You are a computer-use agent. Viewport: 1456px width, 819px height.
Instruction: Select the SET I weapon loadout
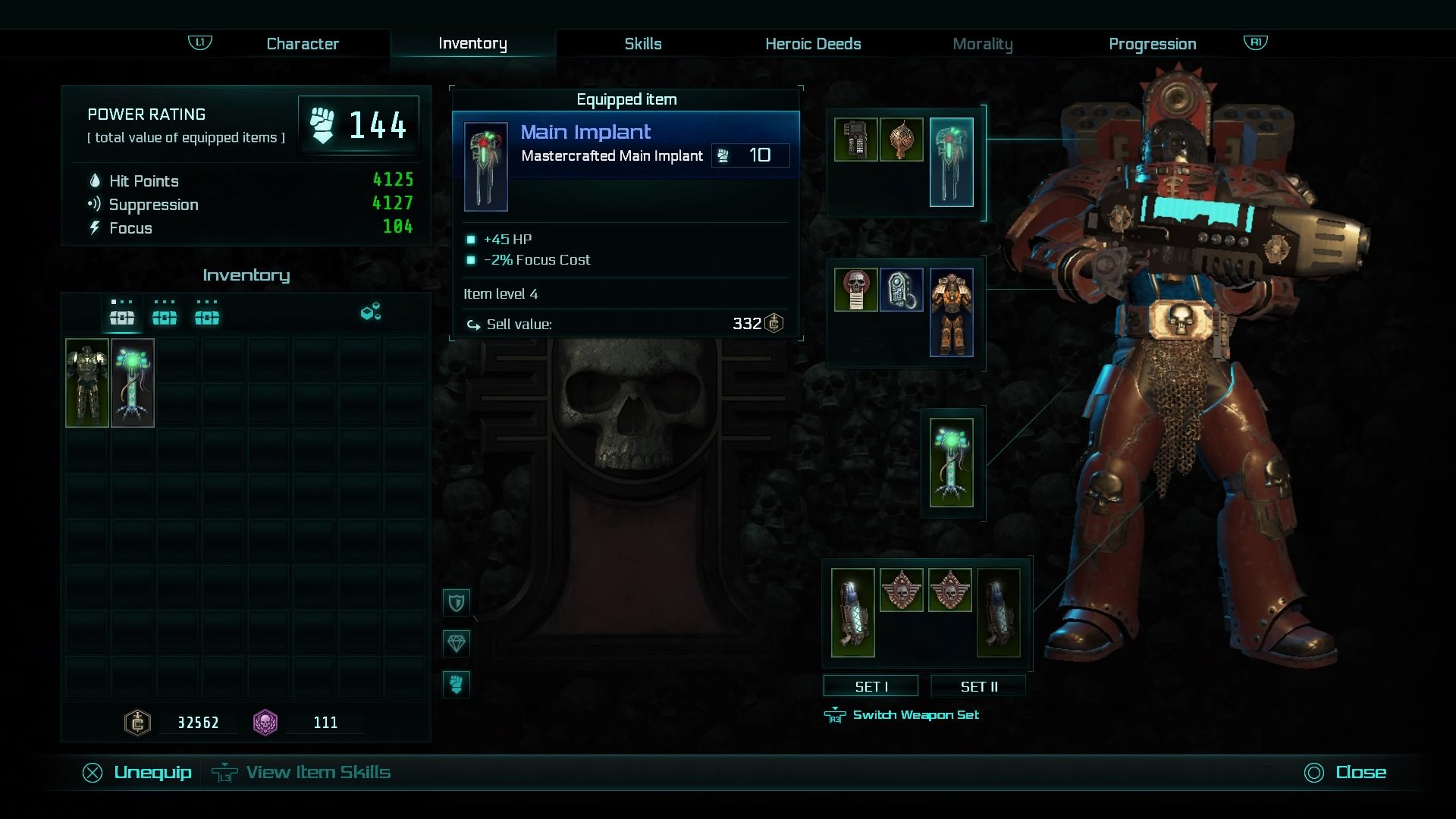(x=870, y=686)
